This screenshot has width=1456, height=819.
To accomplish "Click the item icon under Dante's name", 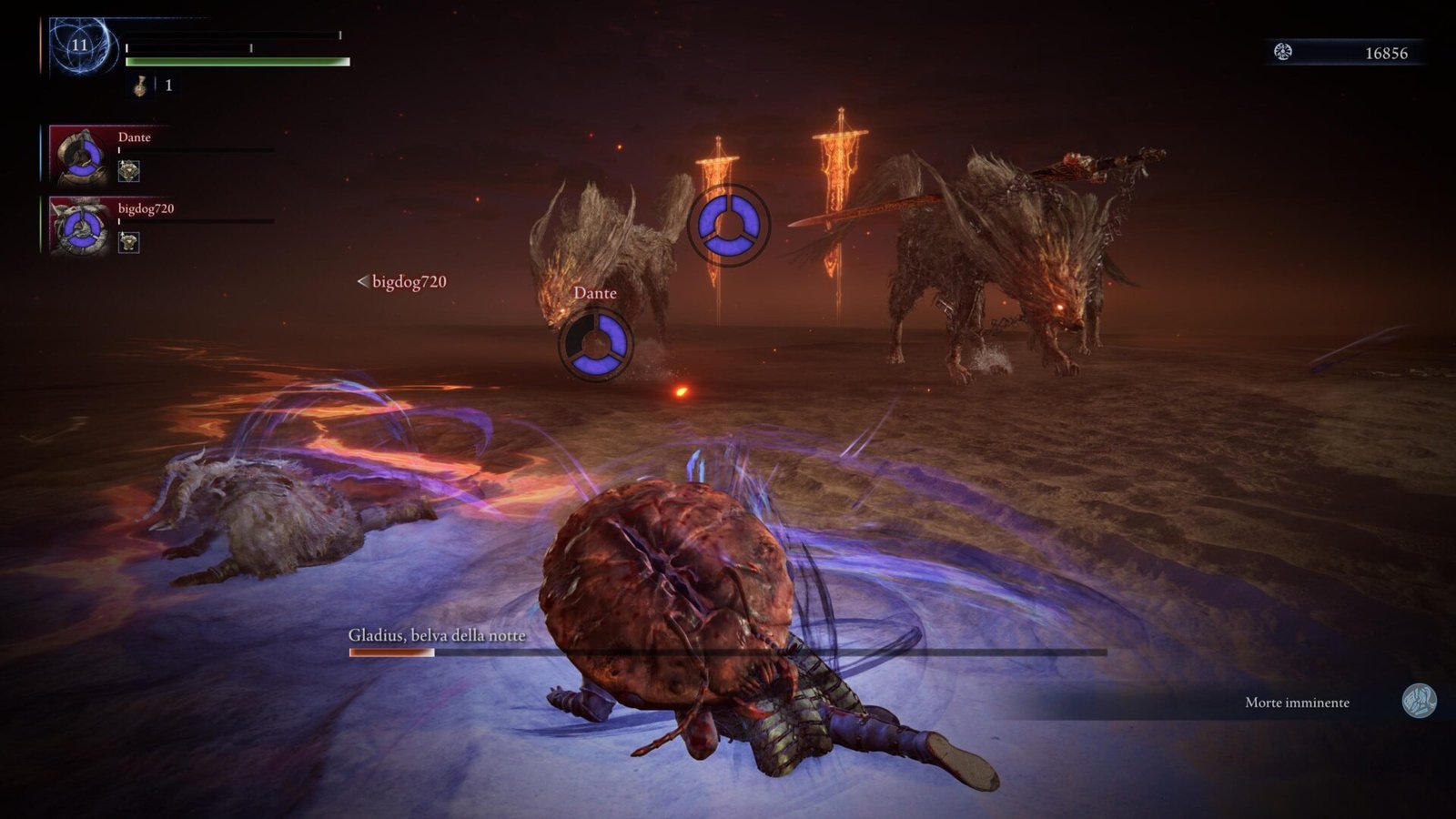I will [x=129, y=170].
